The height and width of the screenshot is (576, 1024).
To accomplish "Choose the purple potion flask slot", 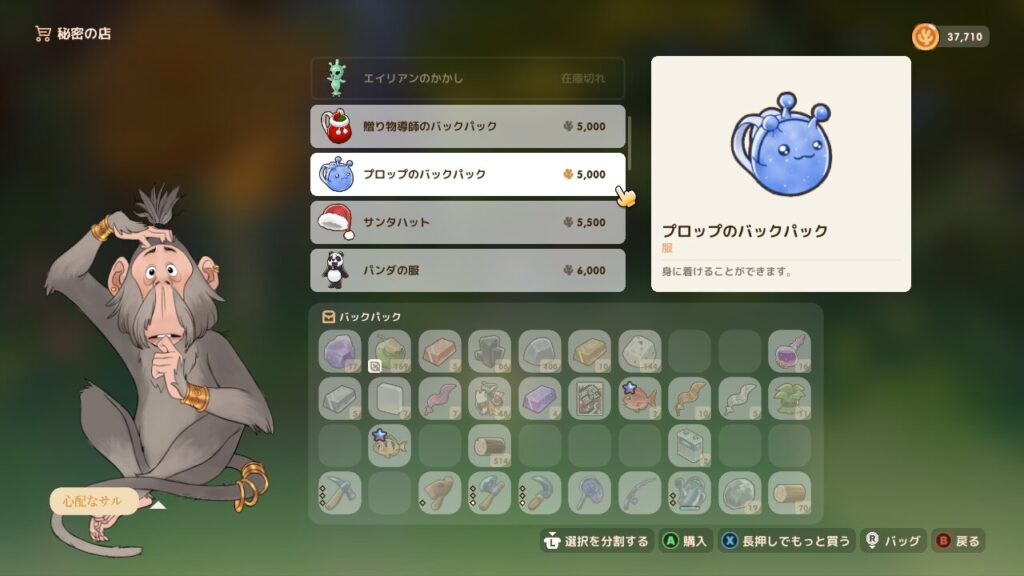I will pos(790,351).
